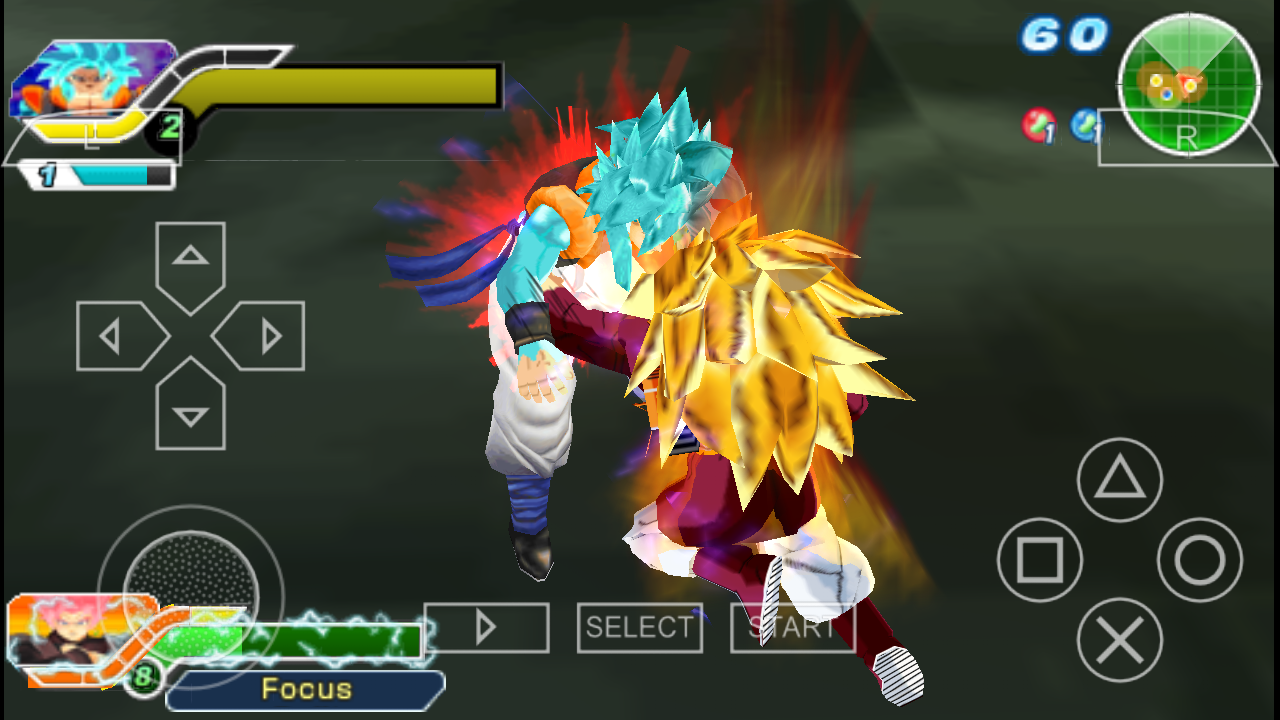Tap the L shoulder button
This screenshot has width=1280, height=720.
pyautogui.click(x=92, y=137)
